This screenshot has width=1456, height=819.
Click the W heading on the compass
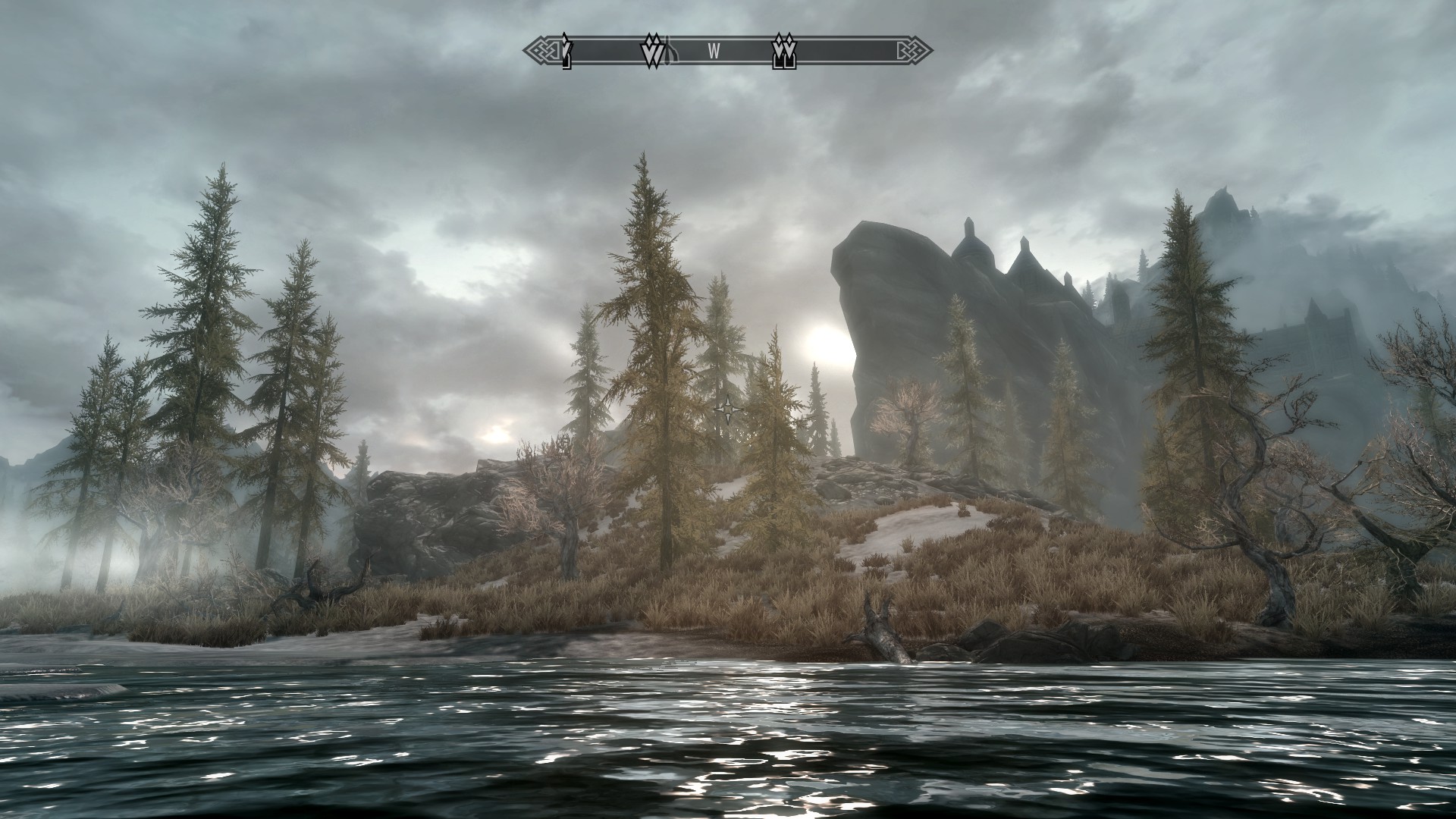714,52
